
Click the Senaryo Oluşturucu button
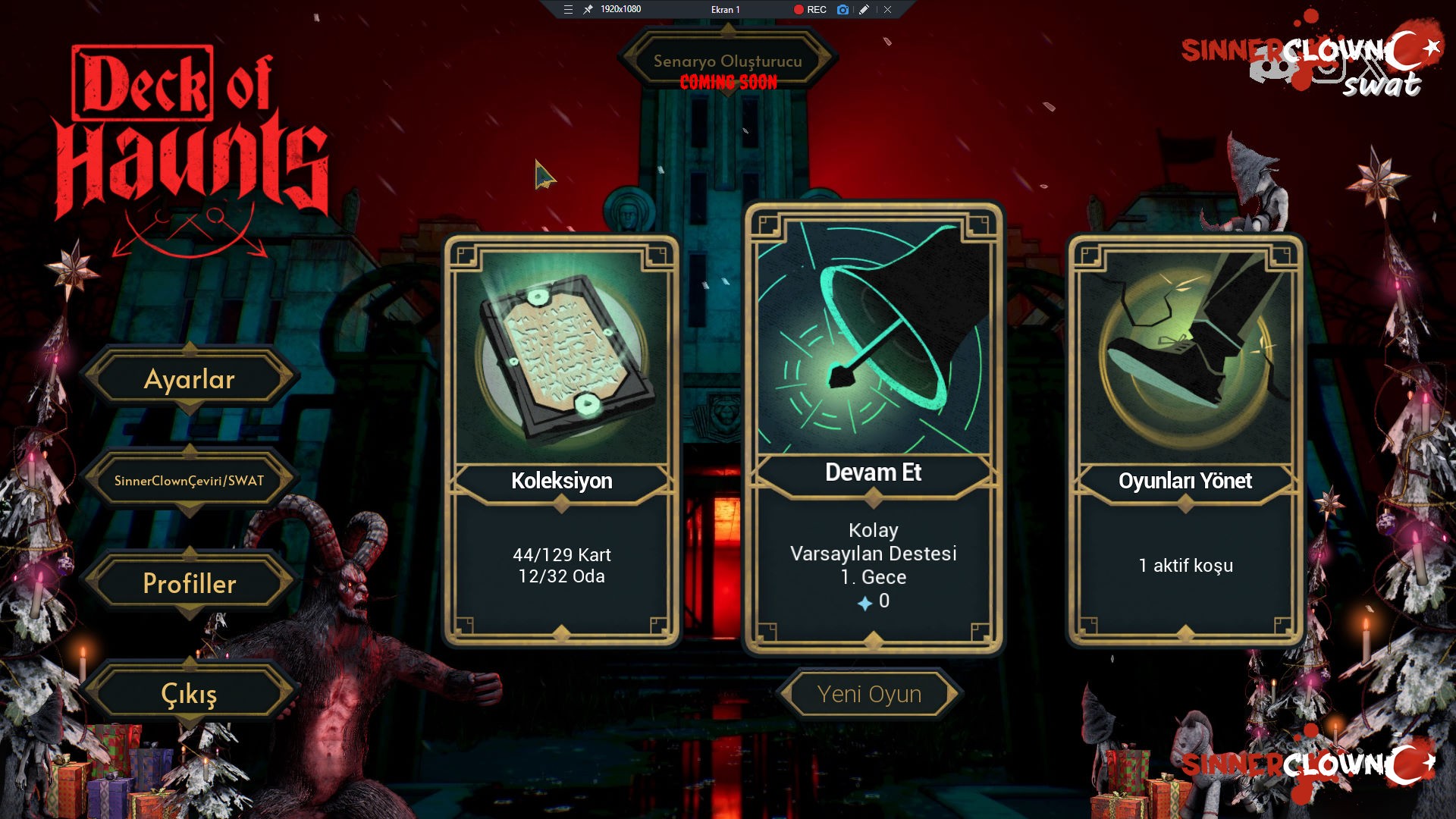(727, 61)
